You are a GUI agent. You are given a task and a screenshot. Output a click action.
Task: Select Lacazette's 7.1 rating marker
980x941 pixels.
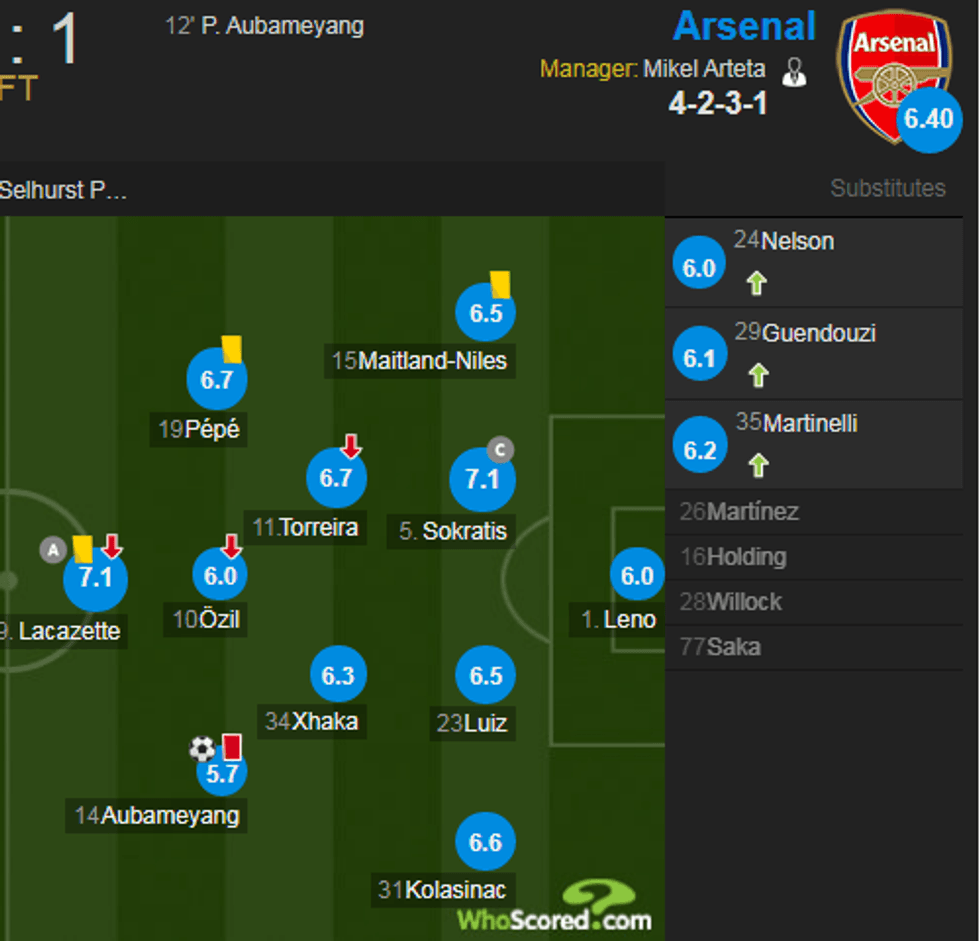click(95, 578)
